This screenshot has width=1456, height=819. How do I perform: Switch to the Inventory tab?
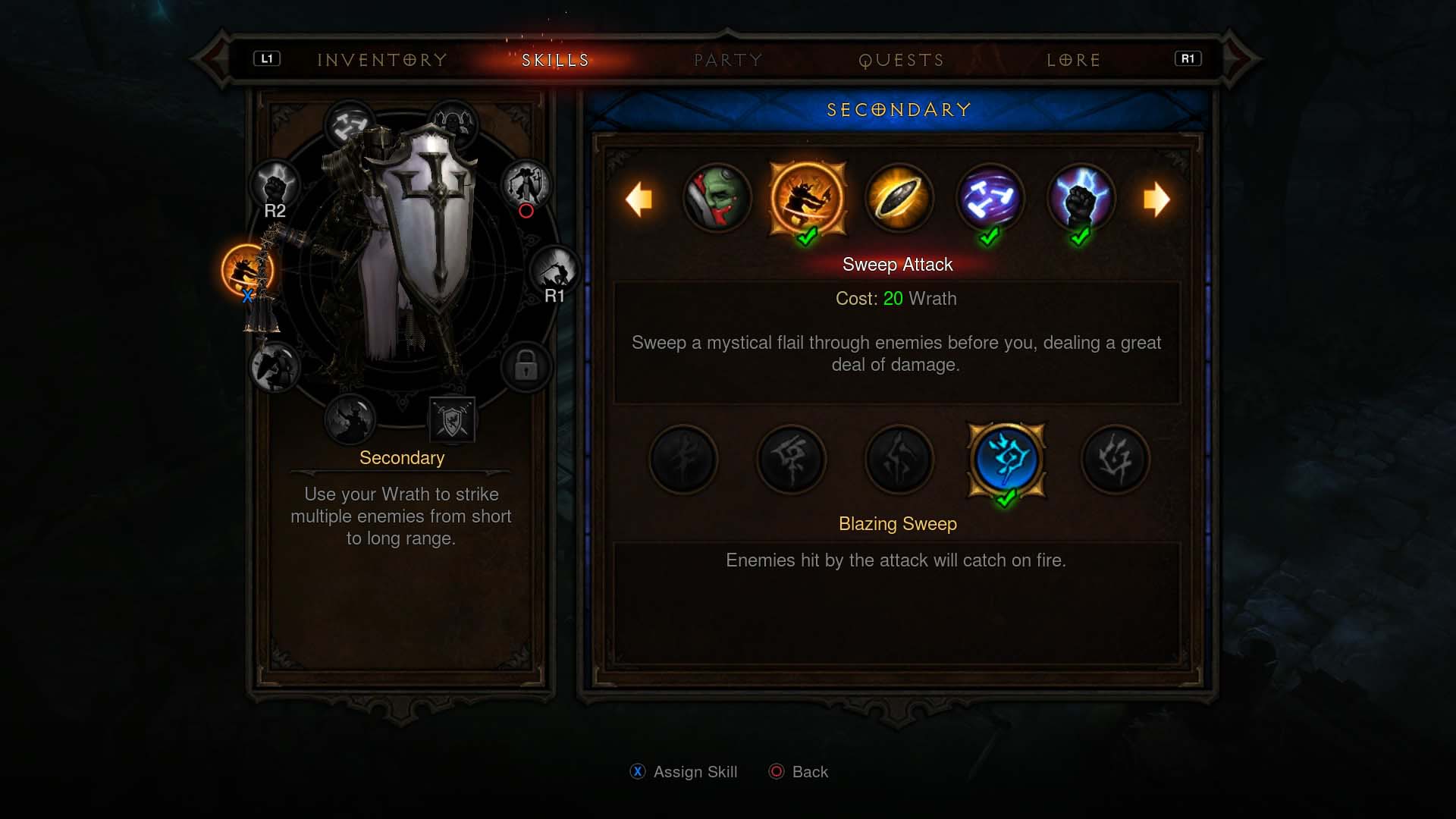(382, 60)
